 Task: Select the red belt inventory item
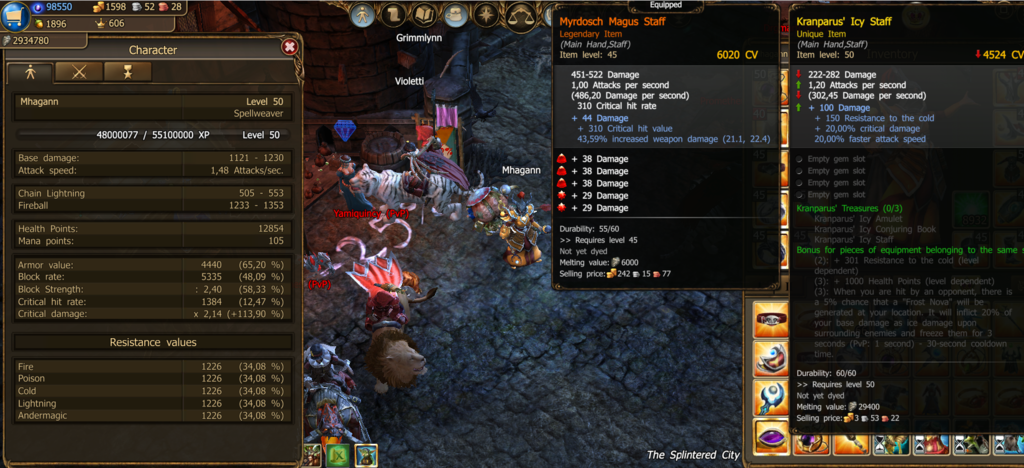pyautogui.click(x=771, y=321)
